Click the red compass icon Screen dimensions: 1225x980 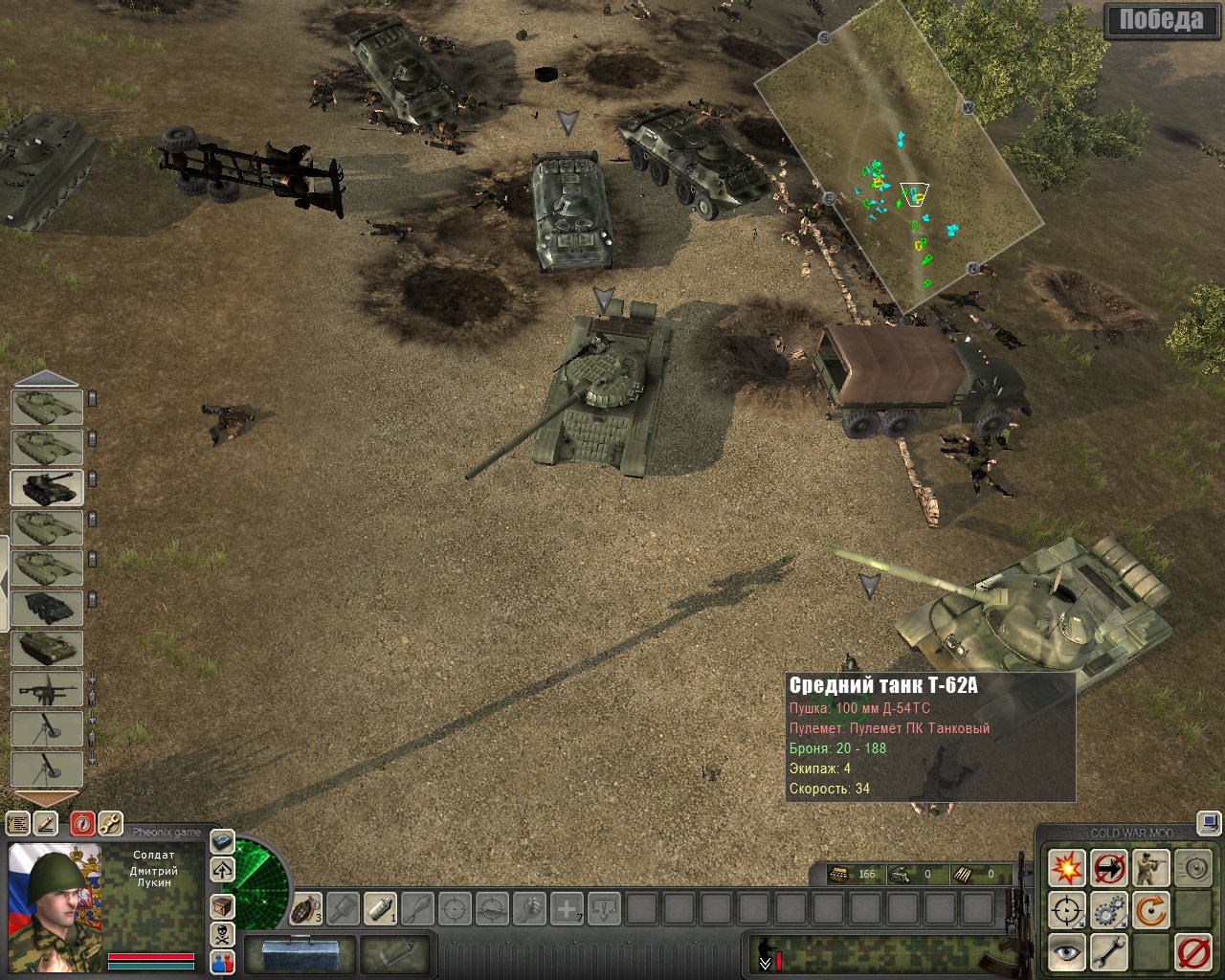pos(82,823)
